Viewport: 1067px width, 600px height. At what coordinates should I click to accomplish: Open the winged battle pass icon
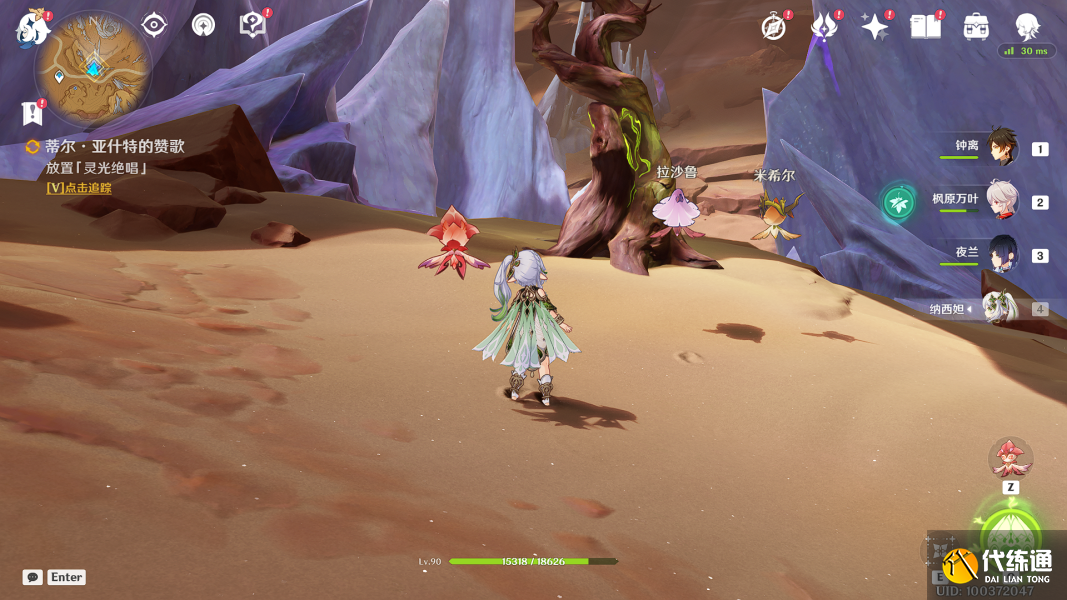(x=823, y=27)
